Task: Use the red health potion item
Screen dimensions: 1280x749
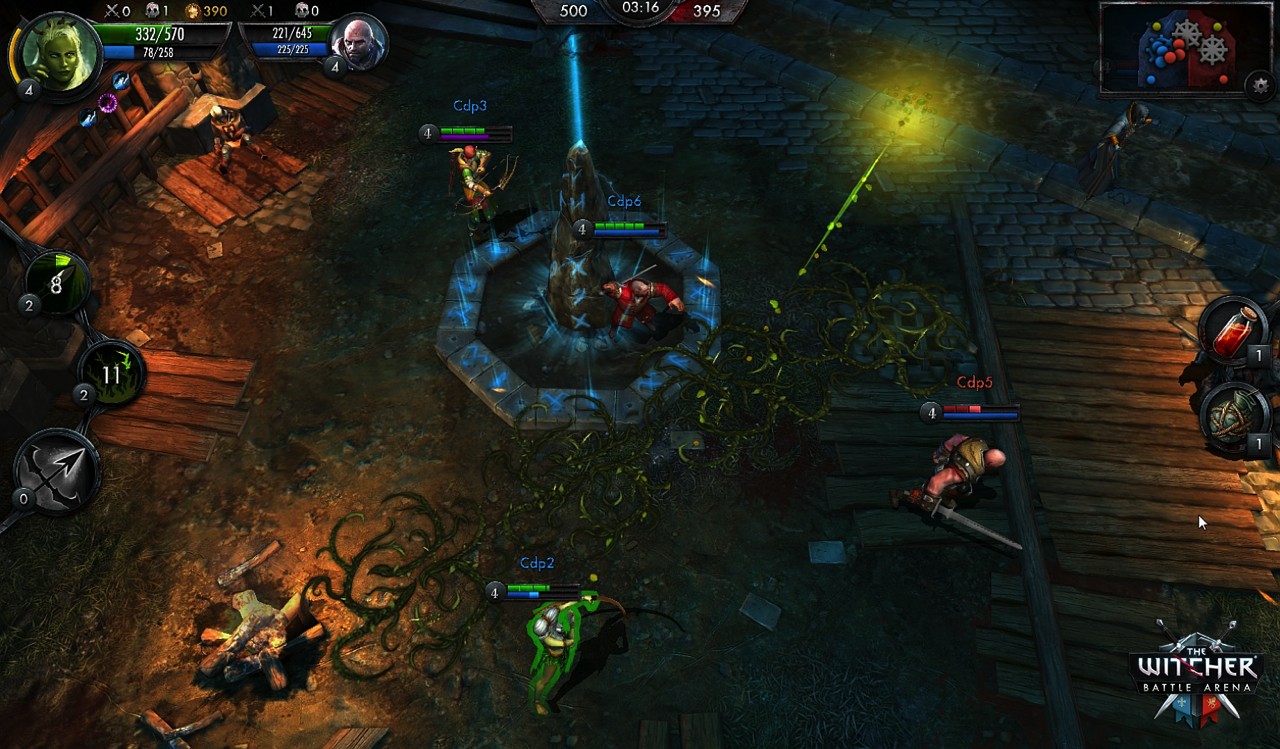Action: tap(1236, 331)
